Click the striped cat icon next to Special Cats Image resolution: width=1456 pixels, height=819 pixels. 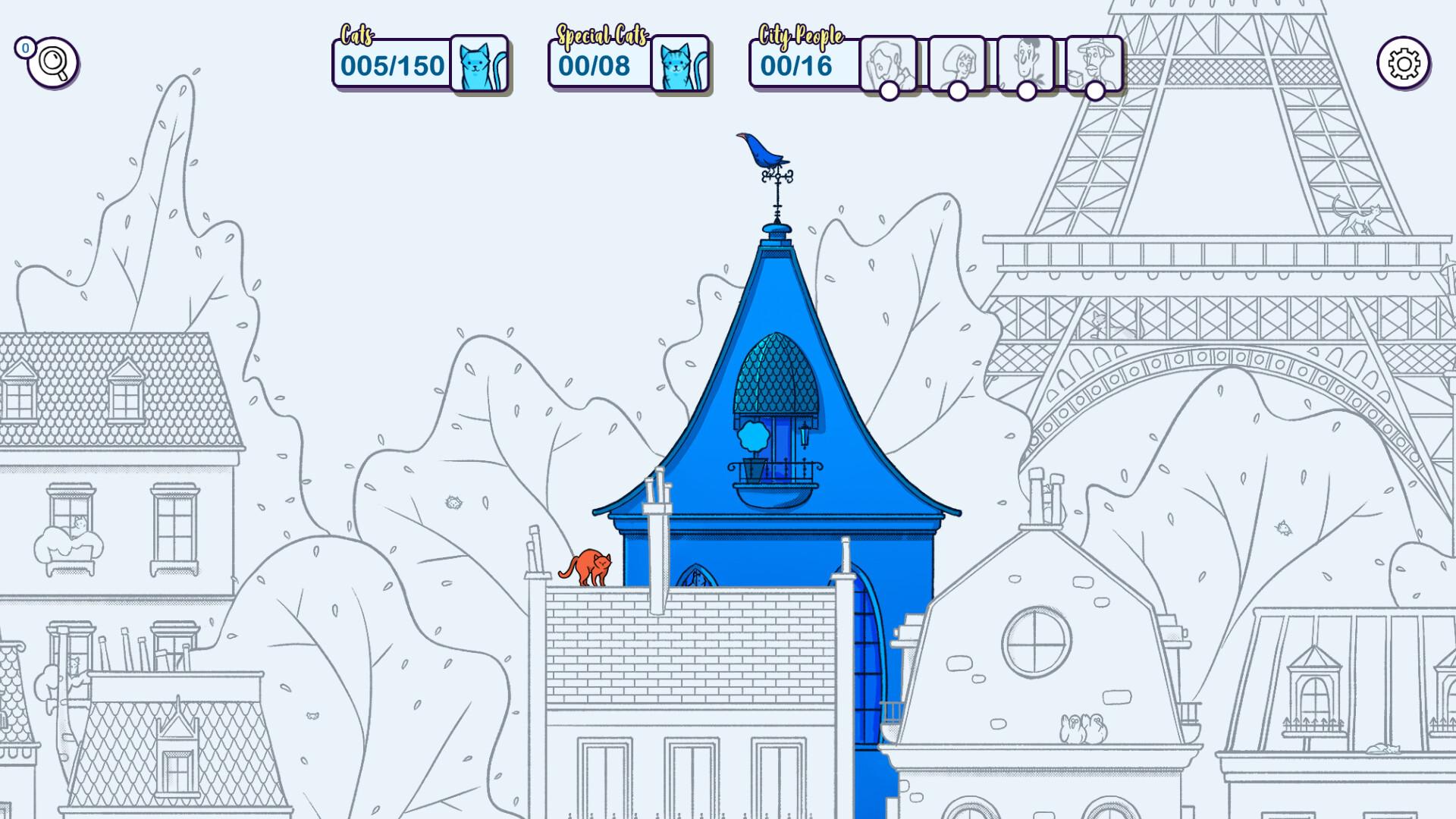coord(679,64)
